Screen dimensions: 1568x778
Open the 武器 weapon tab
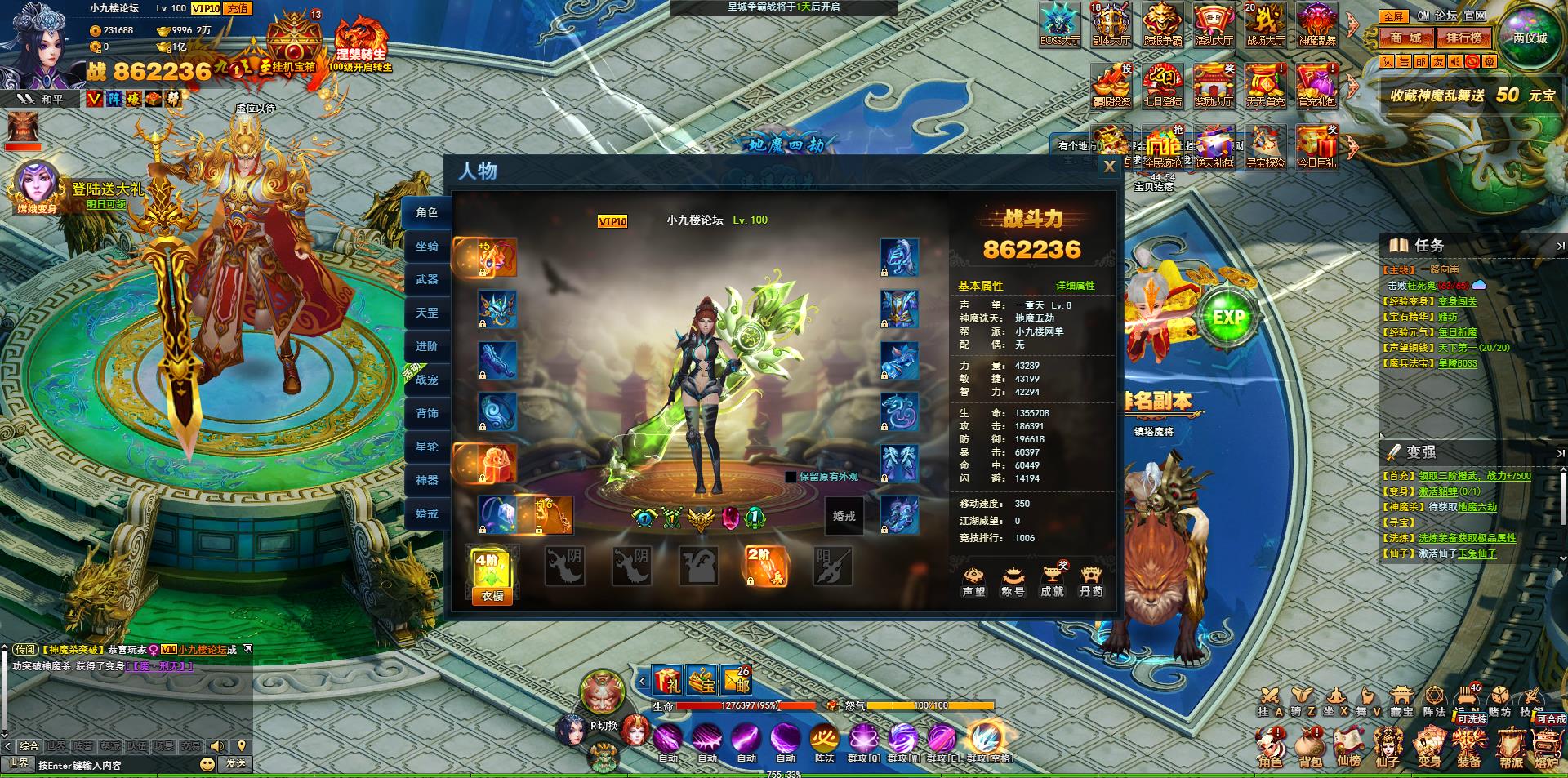coord(427,279)
